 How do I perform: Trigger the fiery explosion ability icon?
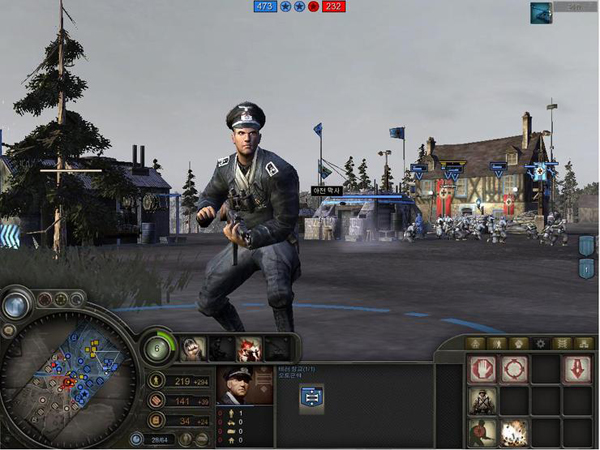(514, 432)
